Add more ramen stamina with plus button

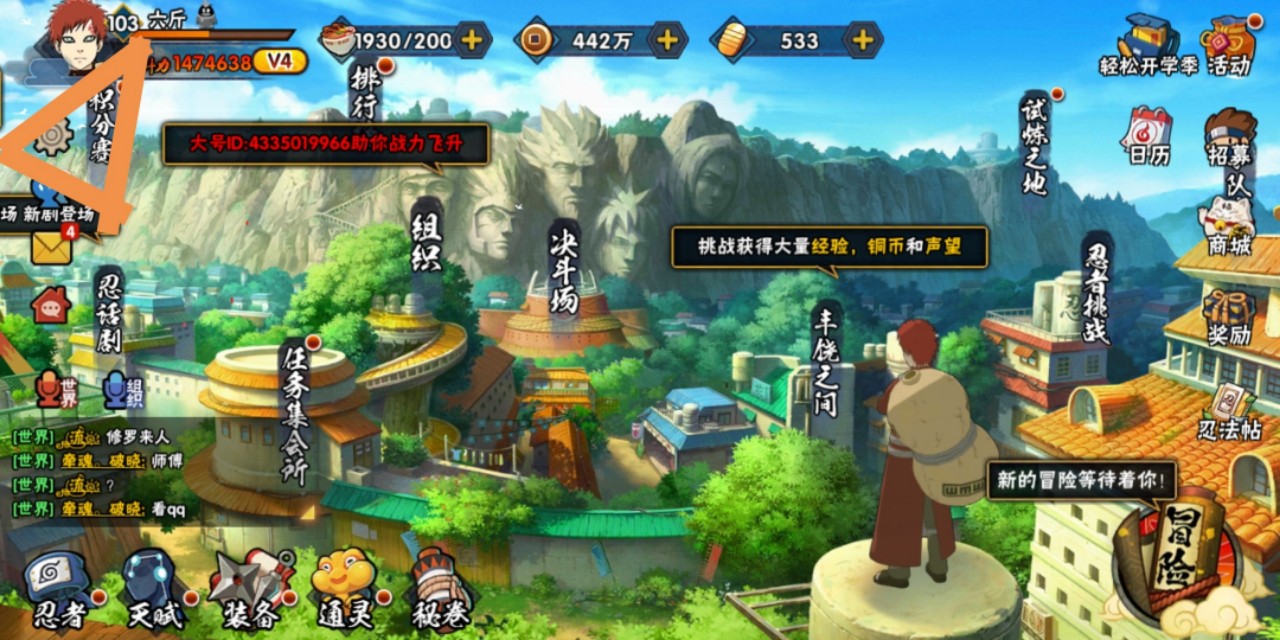point(471,40)
